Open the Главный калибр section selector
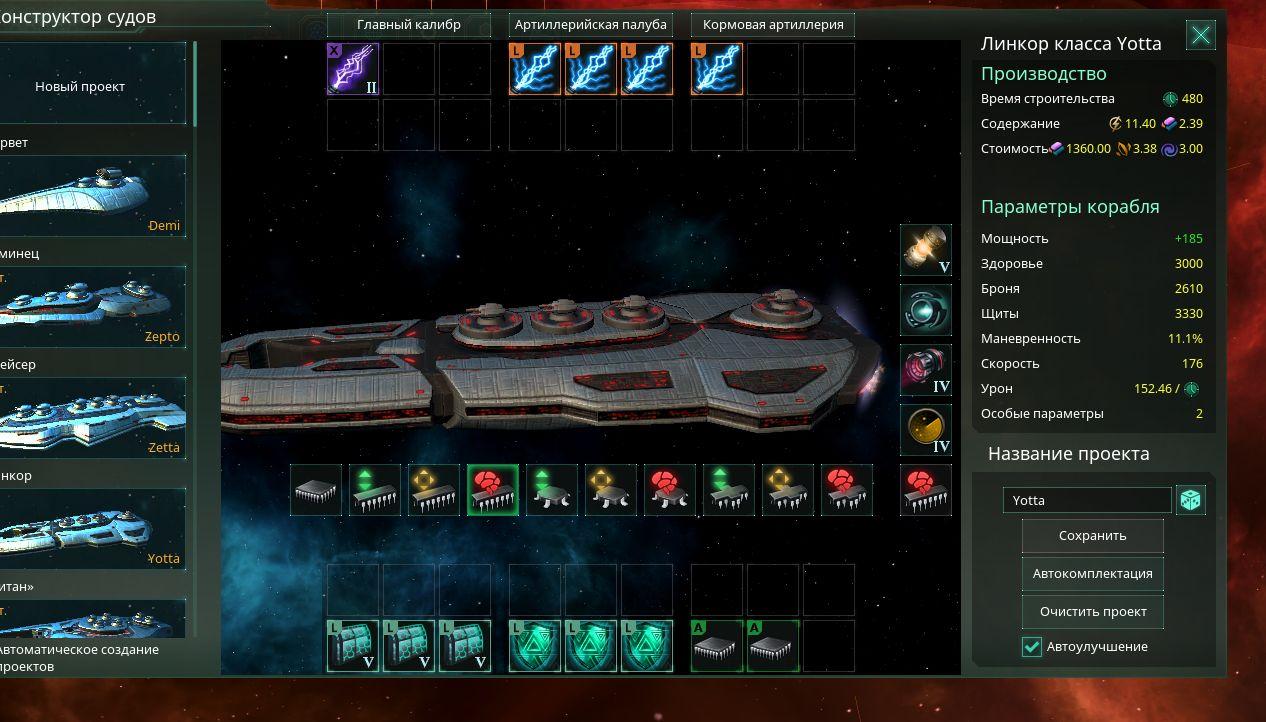This screenshot has height=722, width=1266. point(409,24)
